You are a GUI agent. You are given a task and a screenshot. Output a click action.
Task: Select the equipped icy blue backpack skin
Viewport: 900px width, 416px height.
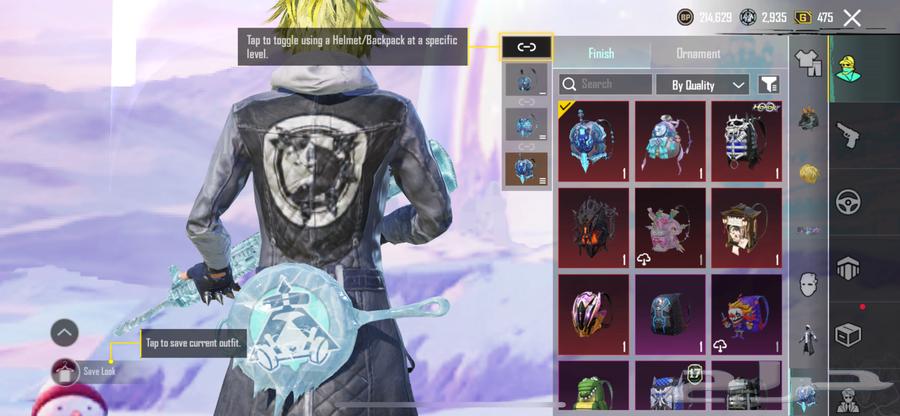(593, 141)
